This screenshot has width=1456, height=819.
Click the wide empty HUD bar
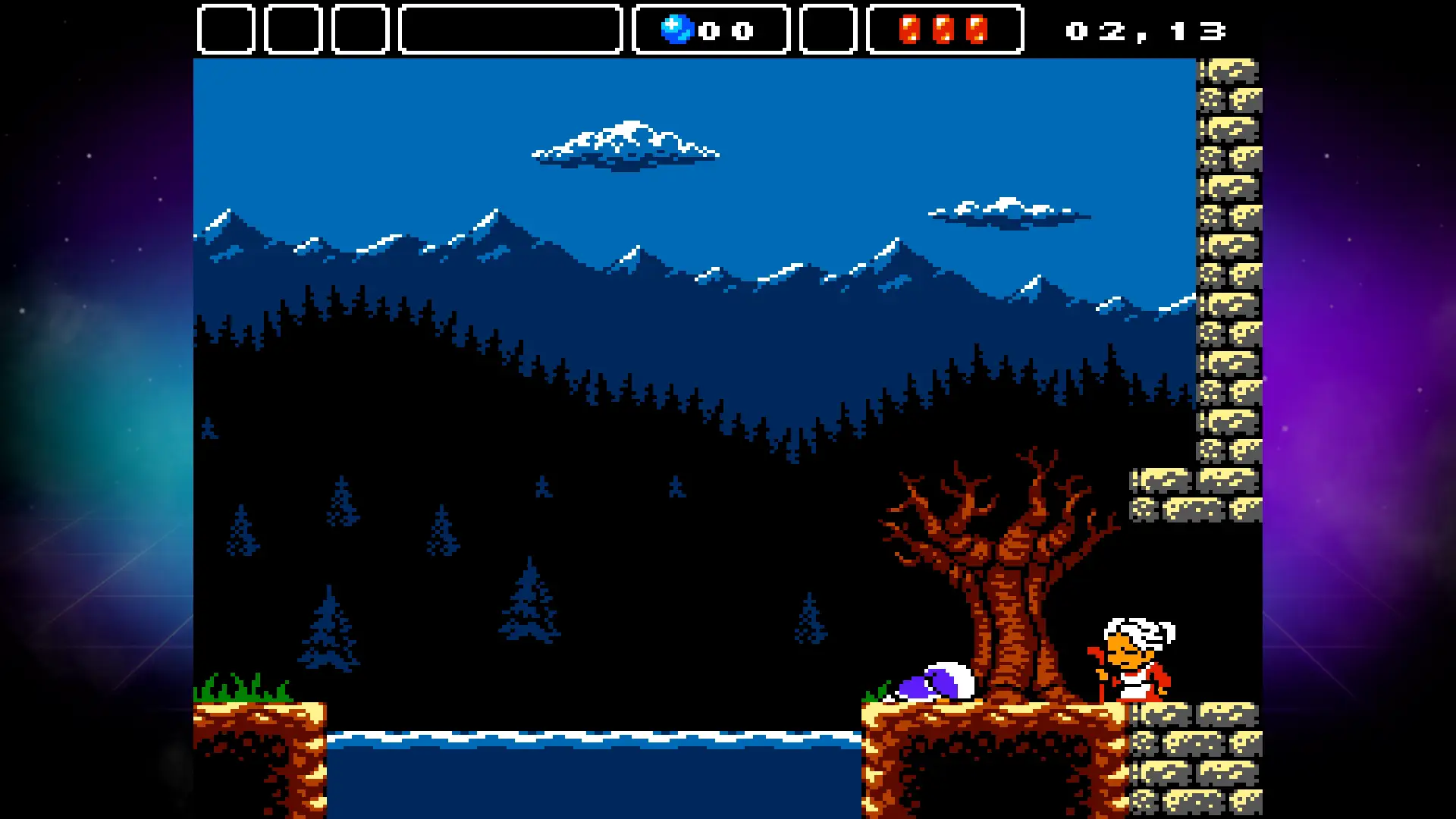510,30
